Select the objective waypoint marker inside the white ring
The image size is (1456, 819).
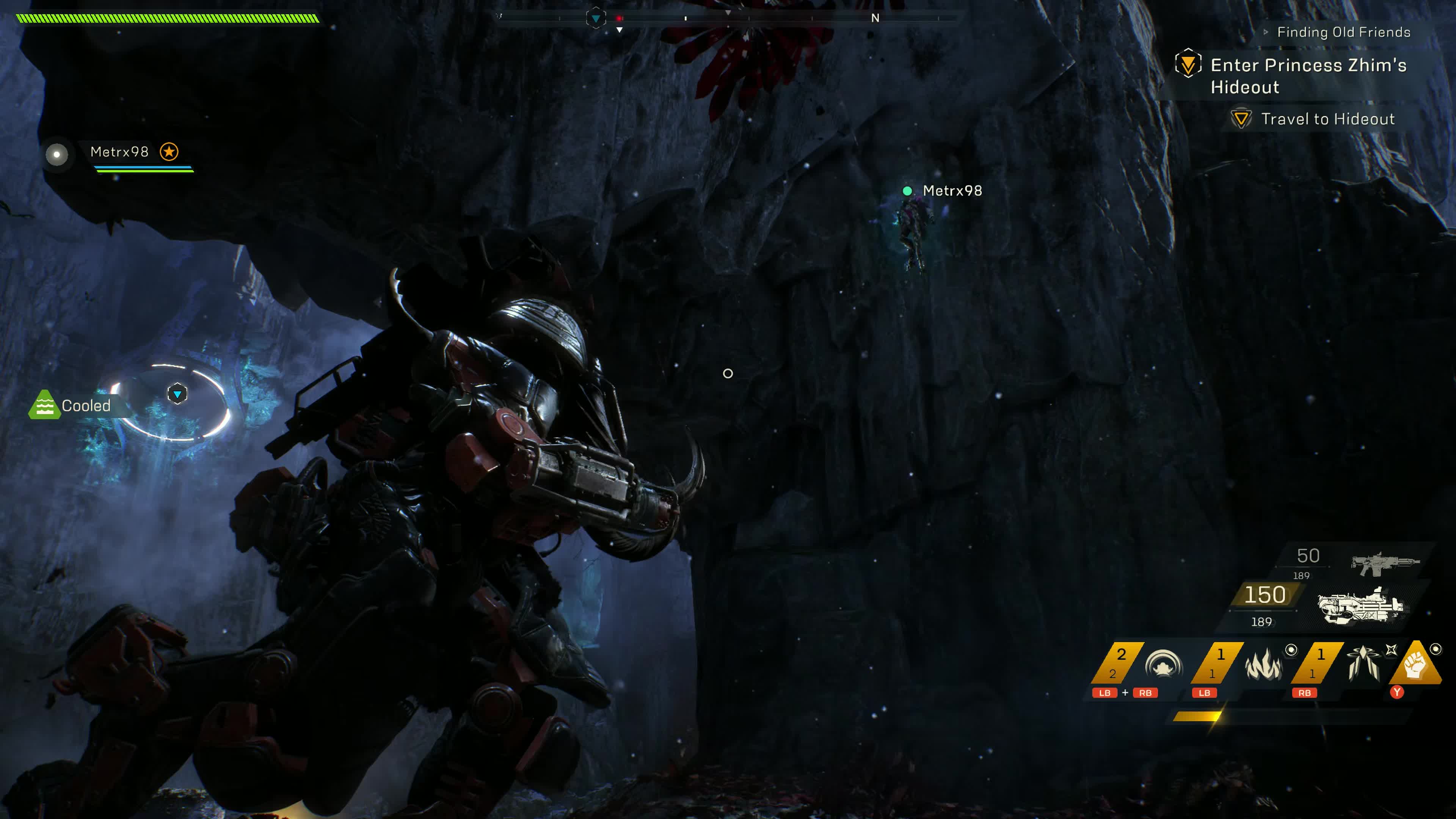(x=177, y=394)
